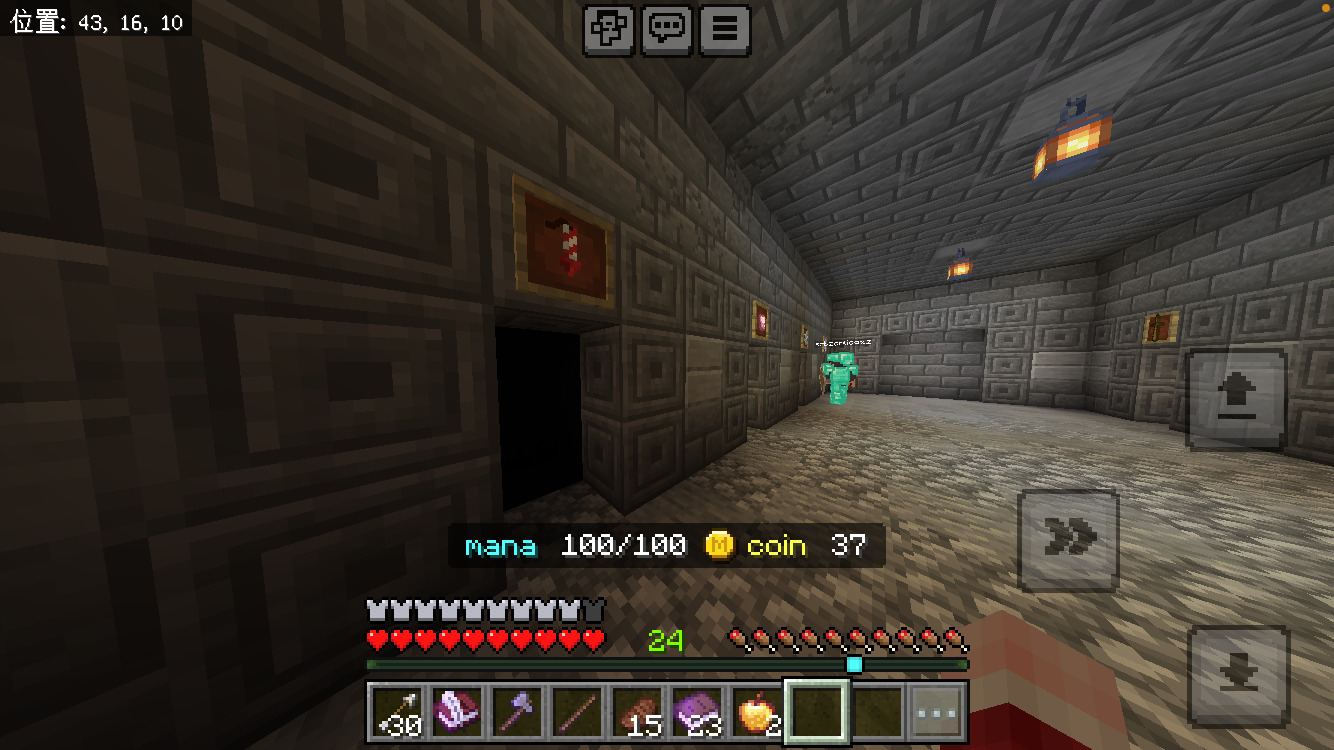
Task: Toggle the sprint double-arrow button
Action: (x=1068, y=540)
